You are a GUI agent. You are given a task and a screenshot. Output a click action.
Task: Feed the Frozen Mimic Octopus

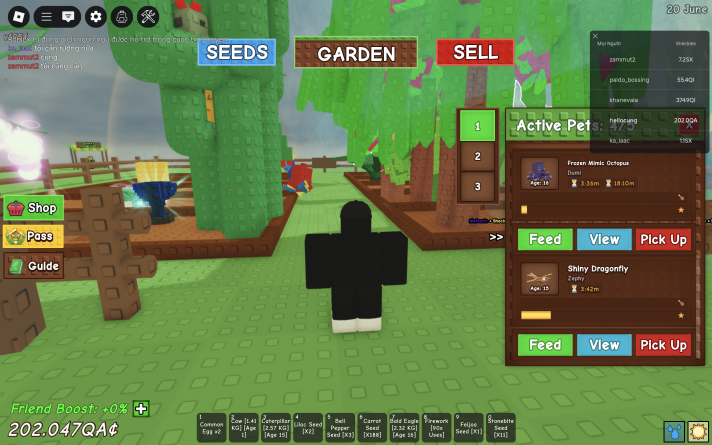[545, 240]
